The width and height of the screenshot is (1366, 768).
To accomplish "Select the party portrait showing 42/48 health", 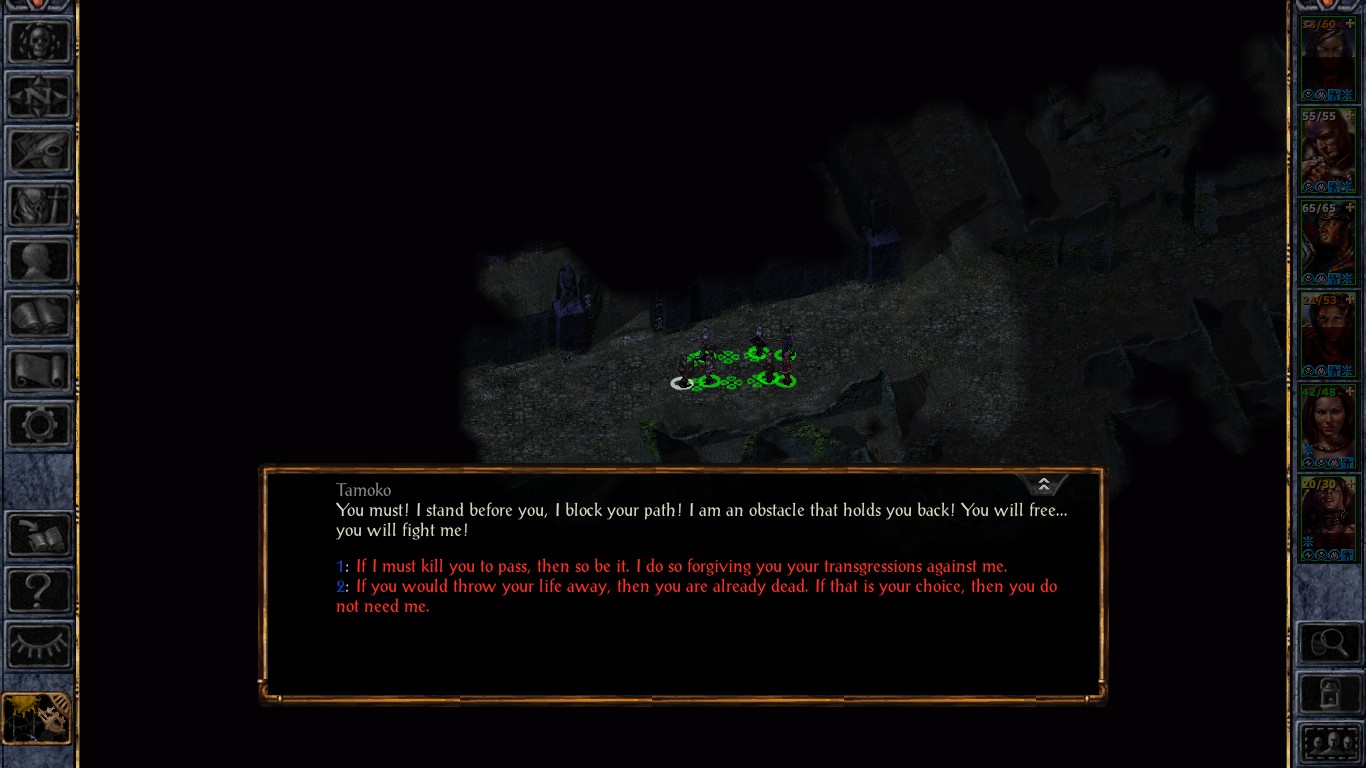I will point(1327,427).
